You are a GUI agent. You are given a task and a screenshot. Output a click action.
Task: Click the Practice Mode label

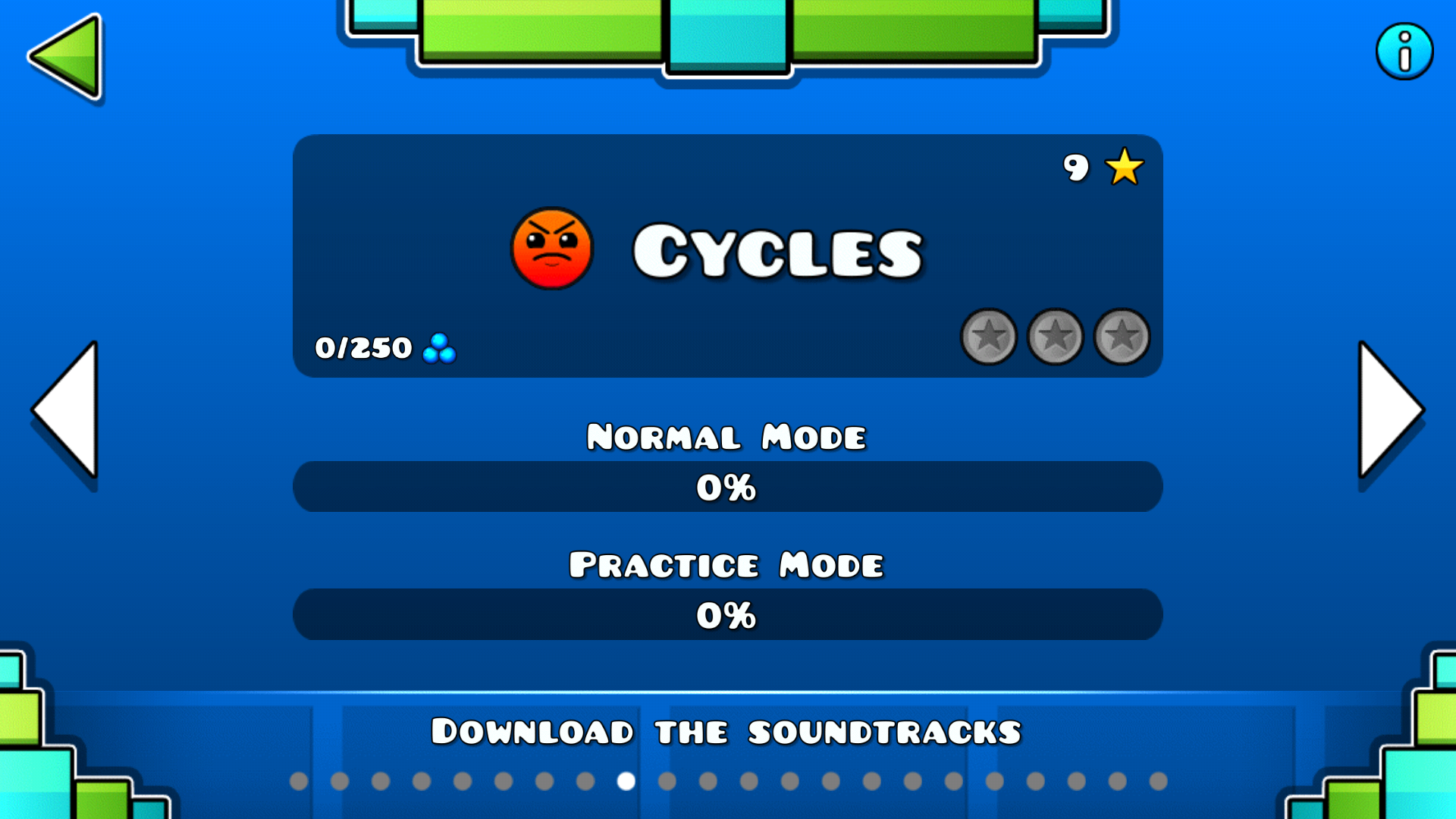pos(726,564)
